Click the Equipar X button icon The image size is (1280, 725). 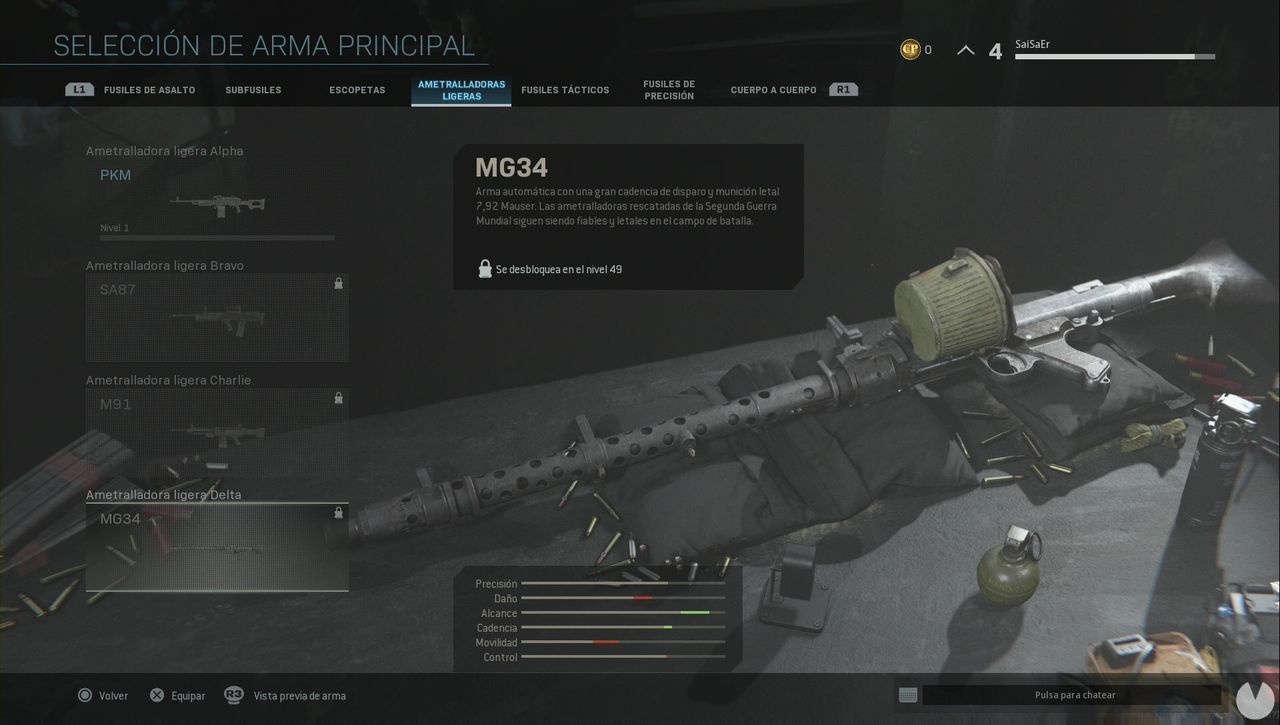pyautogui.click(x=157, y=695)
